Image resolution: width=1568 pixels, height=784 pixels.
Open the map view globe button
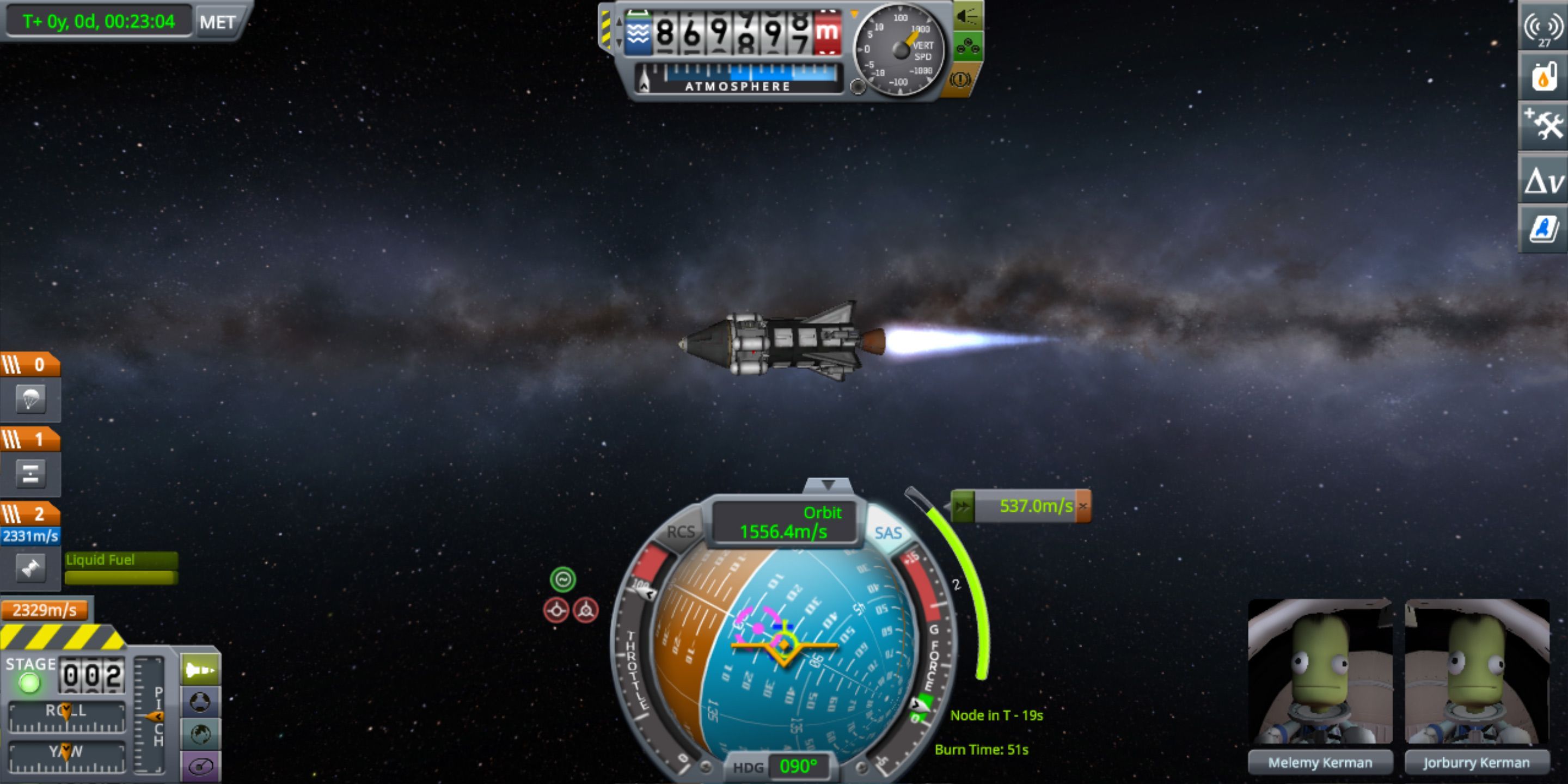[x=200, y=734]
